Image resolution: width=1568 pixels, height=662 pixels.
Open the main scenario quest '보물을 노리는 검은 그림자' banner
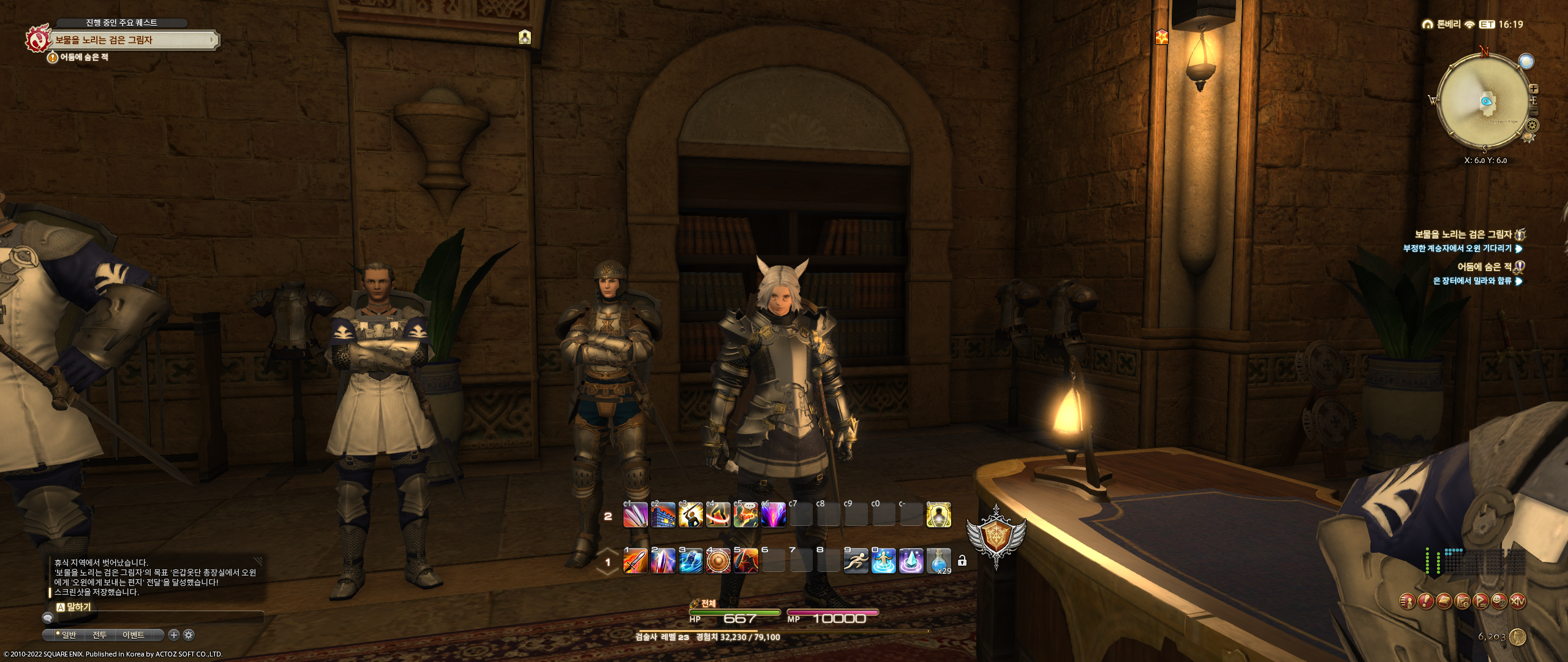(x=134, y=40)
